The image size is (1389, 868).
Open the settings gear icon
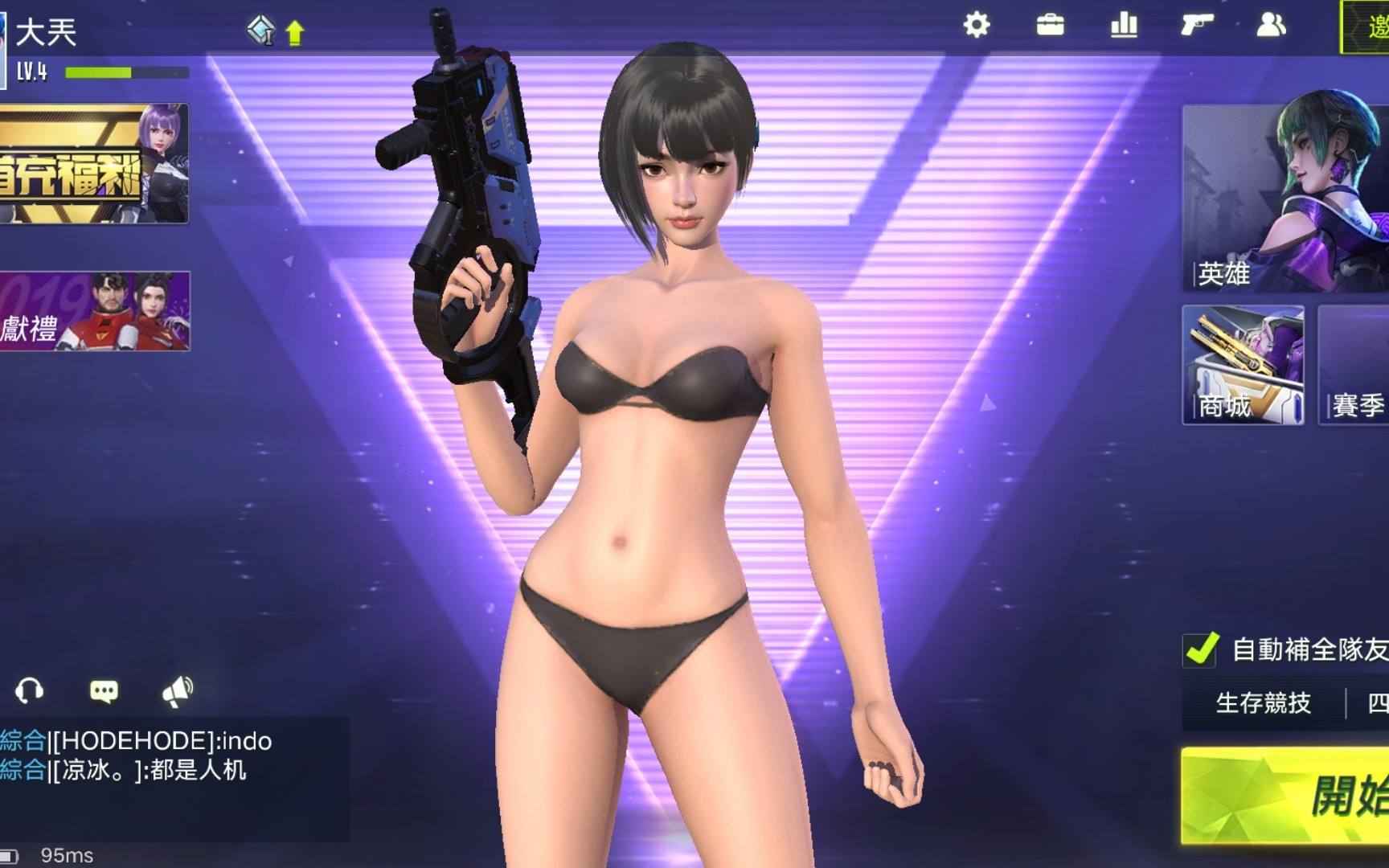977,26
